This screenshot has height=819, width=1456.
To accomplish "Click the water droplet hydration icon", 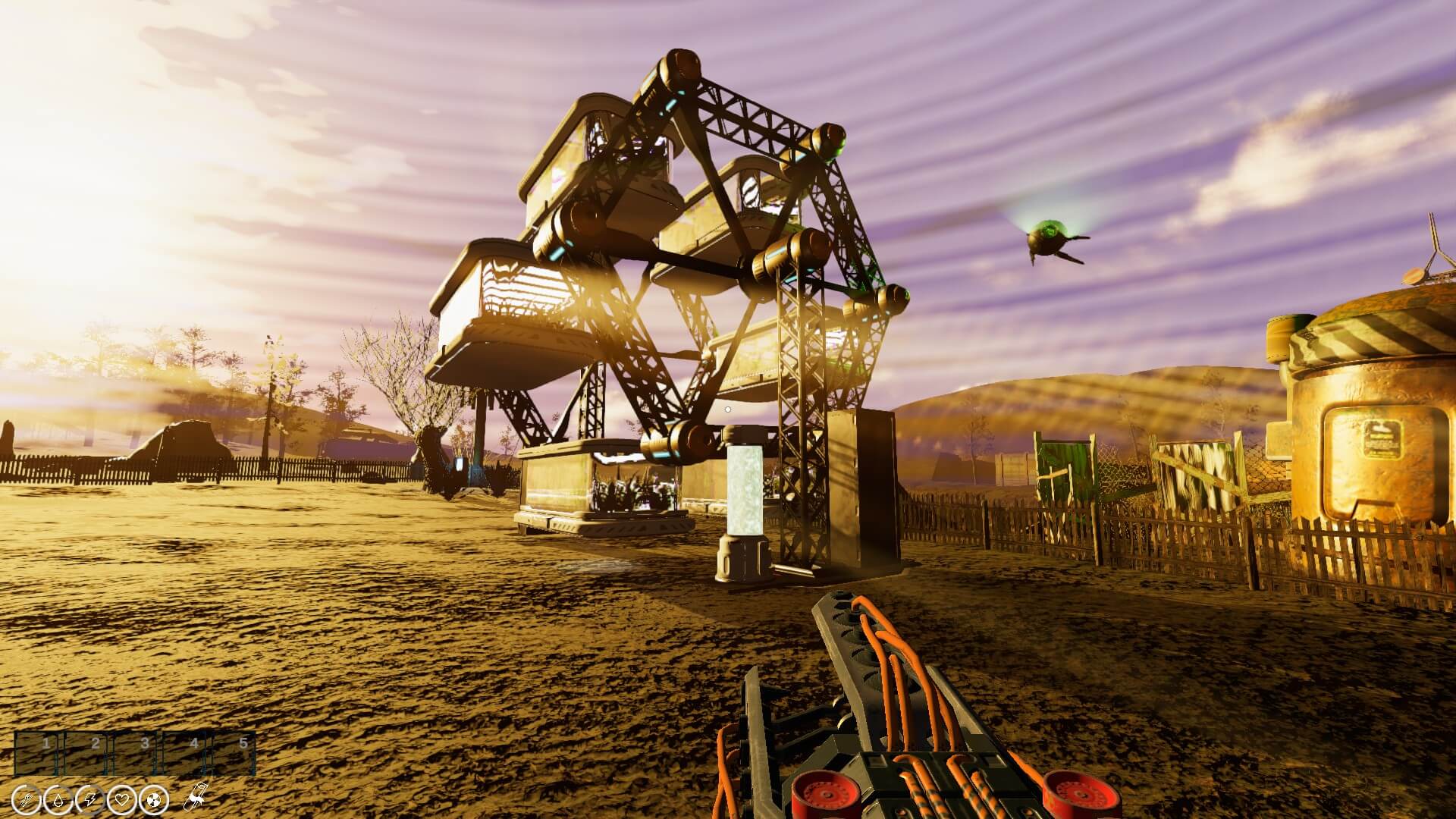I will tap(58, 800).
